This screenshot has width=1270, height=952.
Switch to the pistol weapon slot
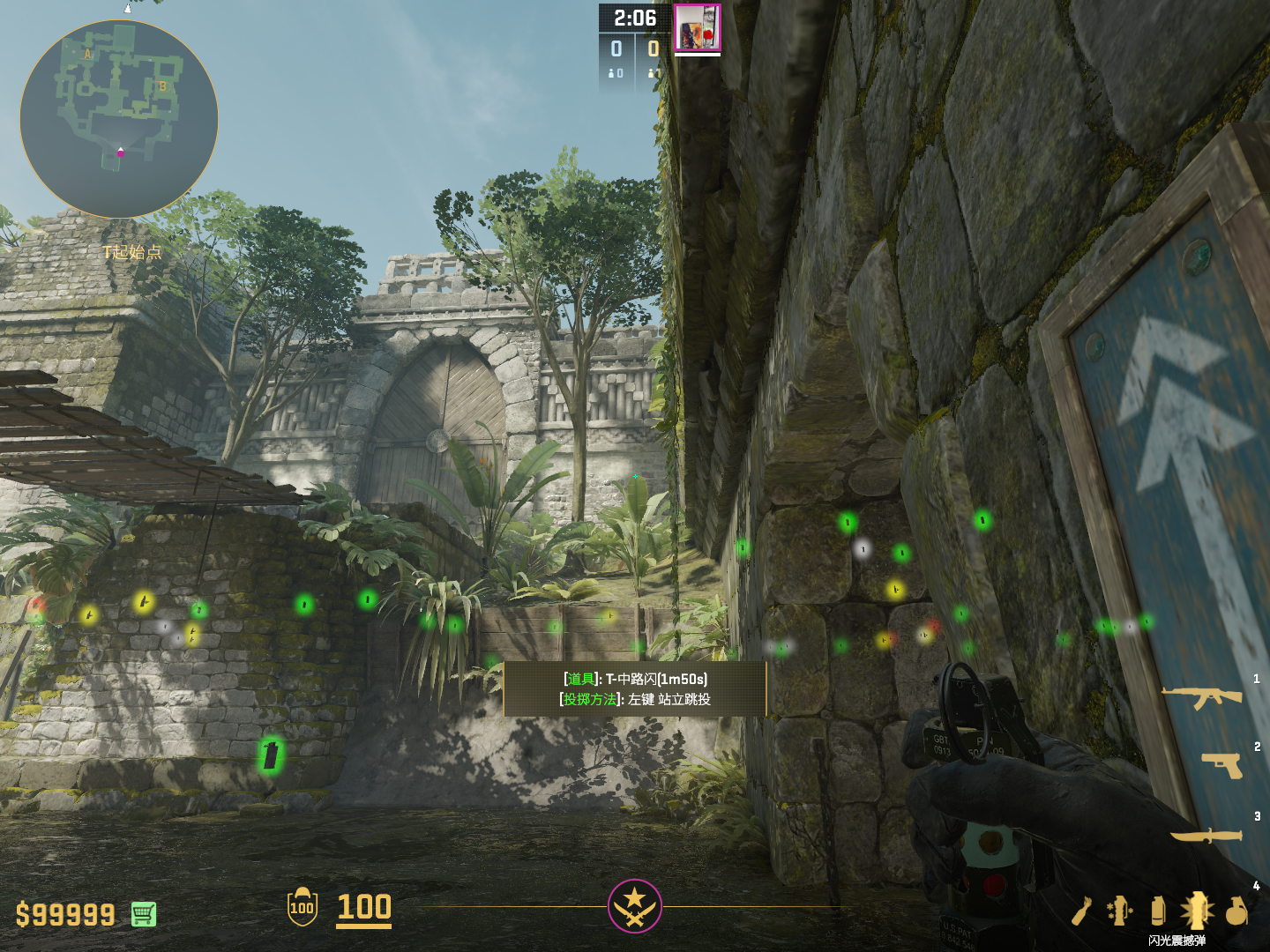[1222, 765]
